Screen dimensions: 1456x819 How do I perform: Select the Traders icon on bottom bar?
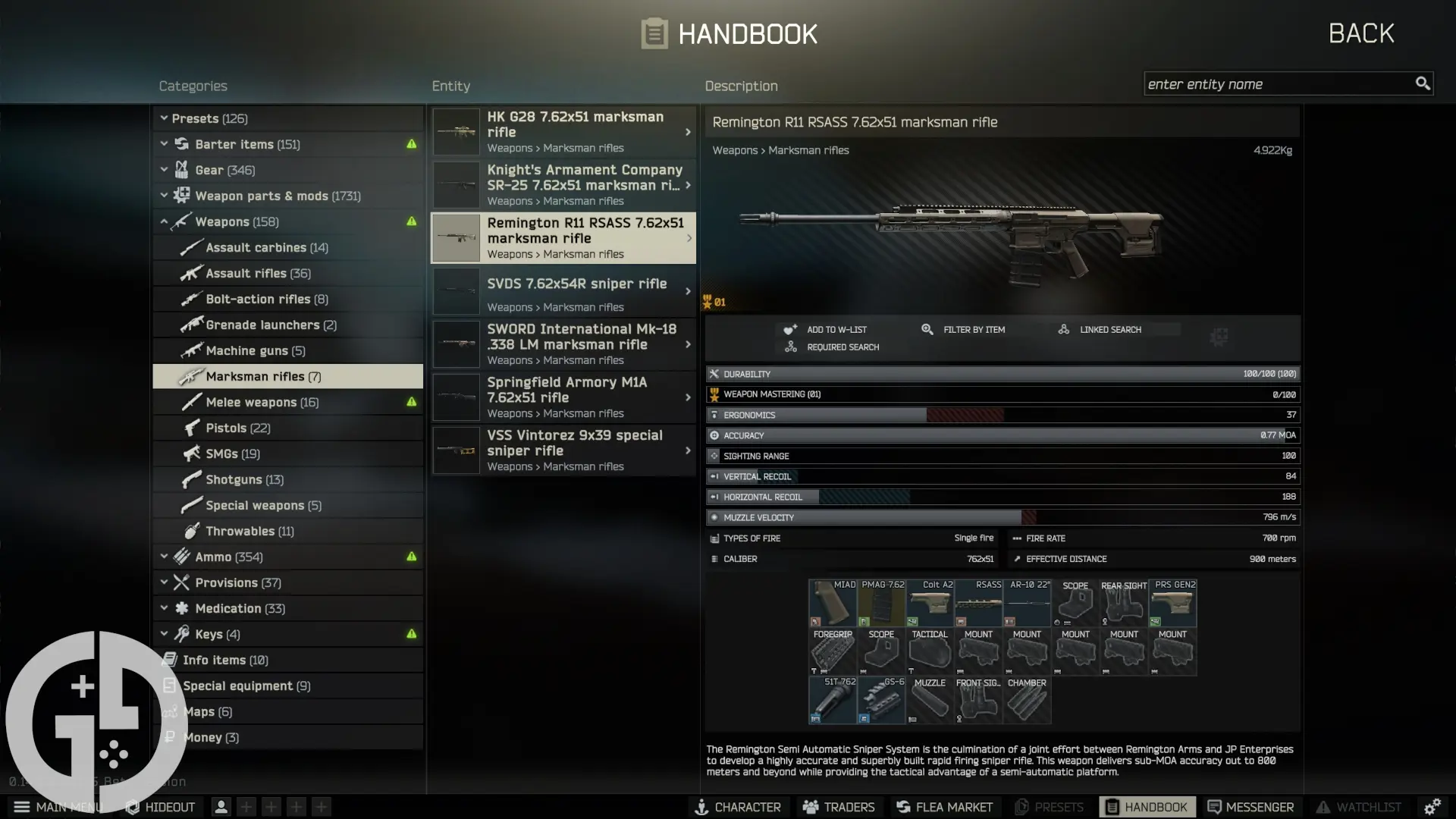(811, 807)
